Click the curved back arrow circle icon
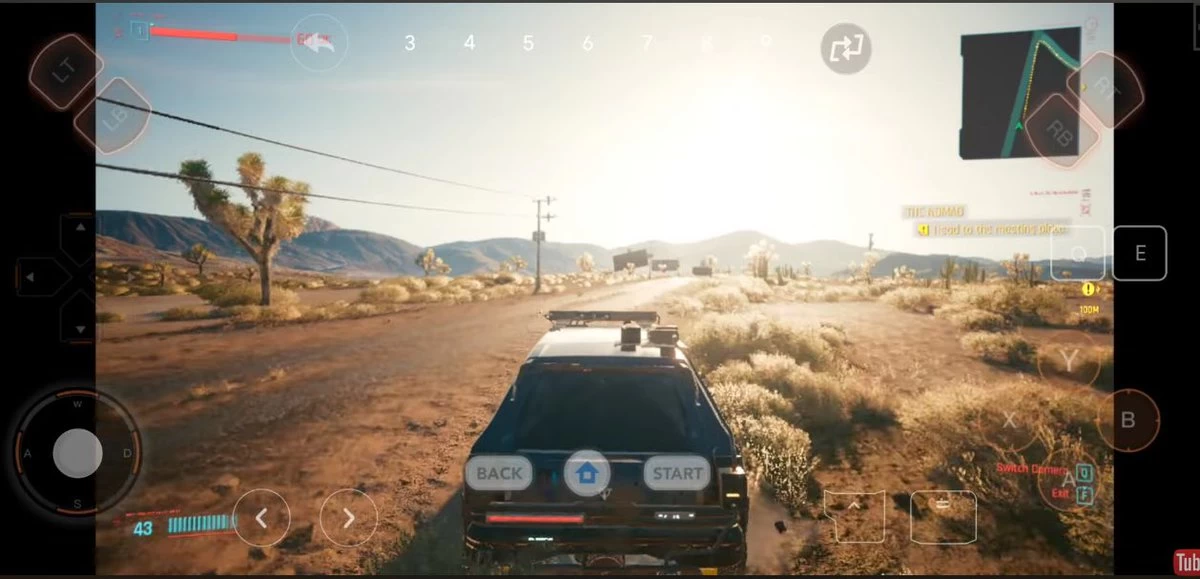This screenshot has width=1200, height=579. (319, 42)
